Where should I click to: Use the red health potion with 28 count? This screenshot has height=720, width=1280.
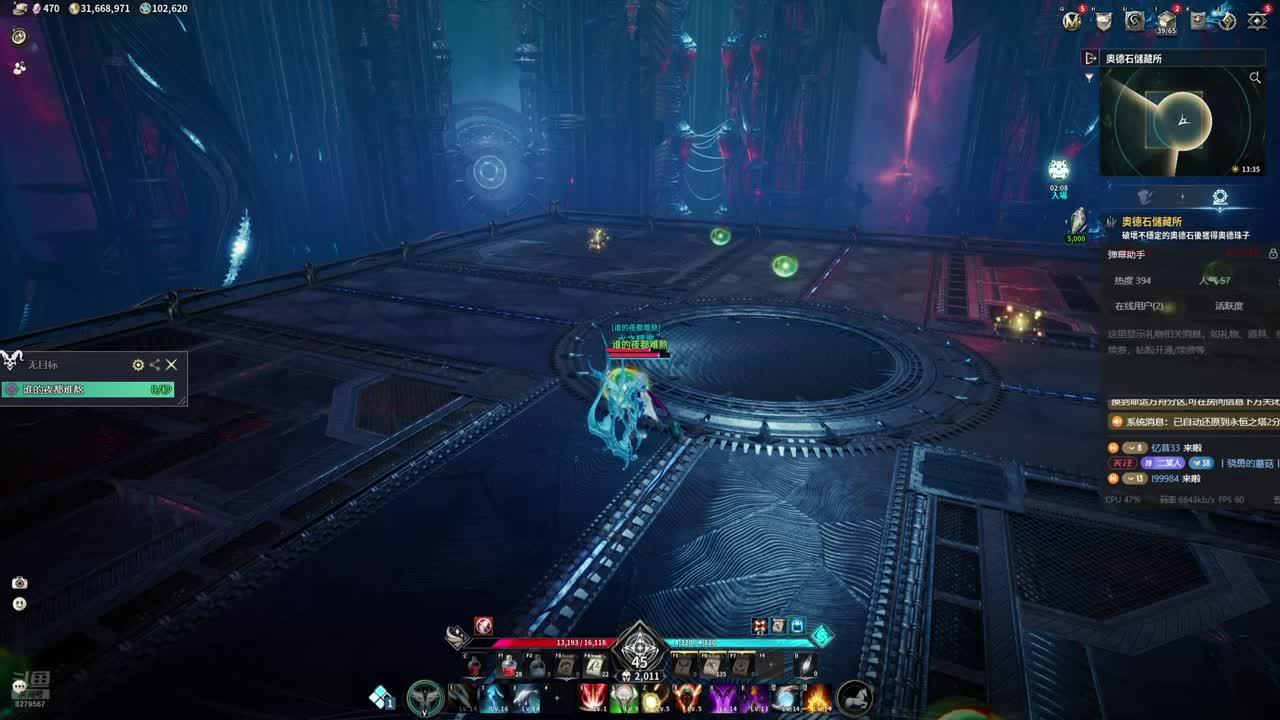[508, 665]
